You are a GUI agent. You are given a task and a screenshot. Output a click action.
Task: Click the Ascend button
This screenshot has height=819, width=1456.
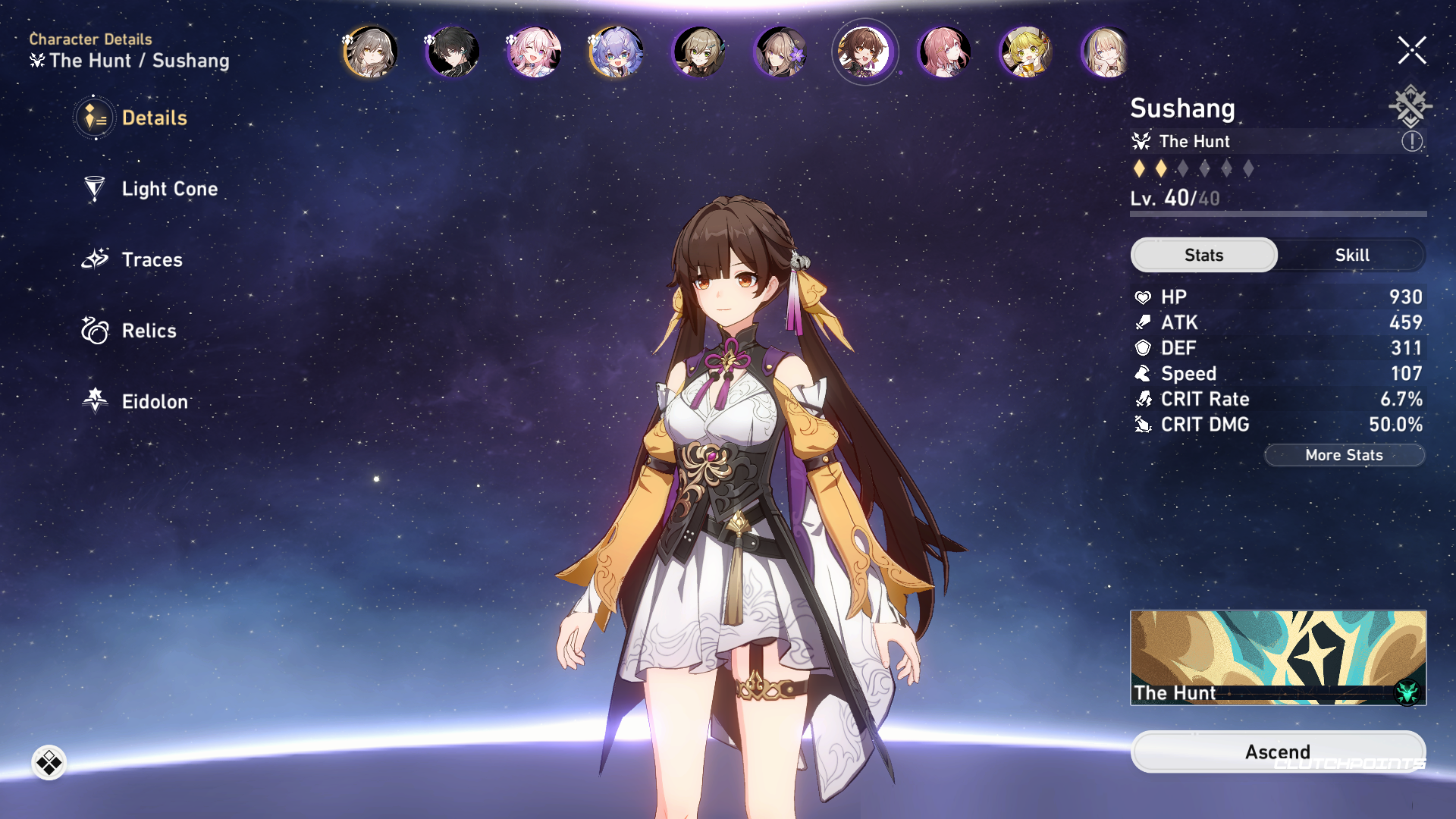tap(1277, 752)
